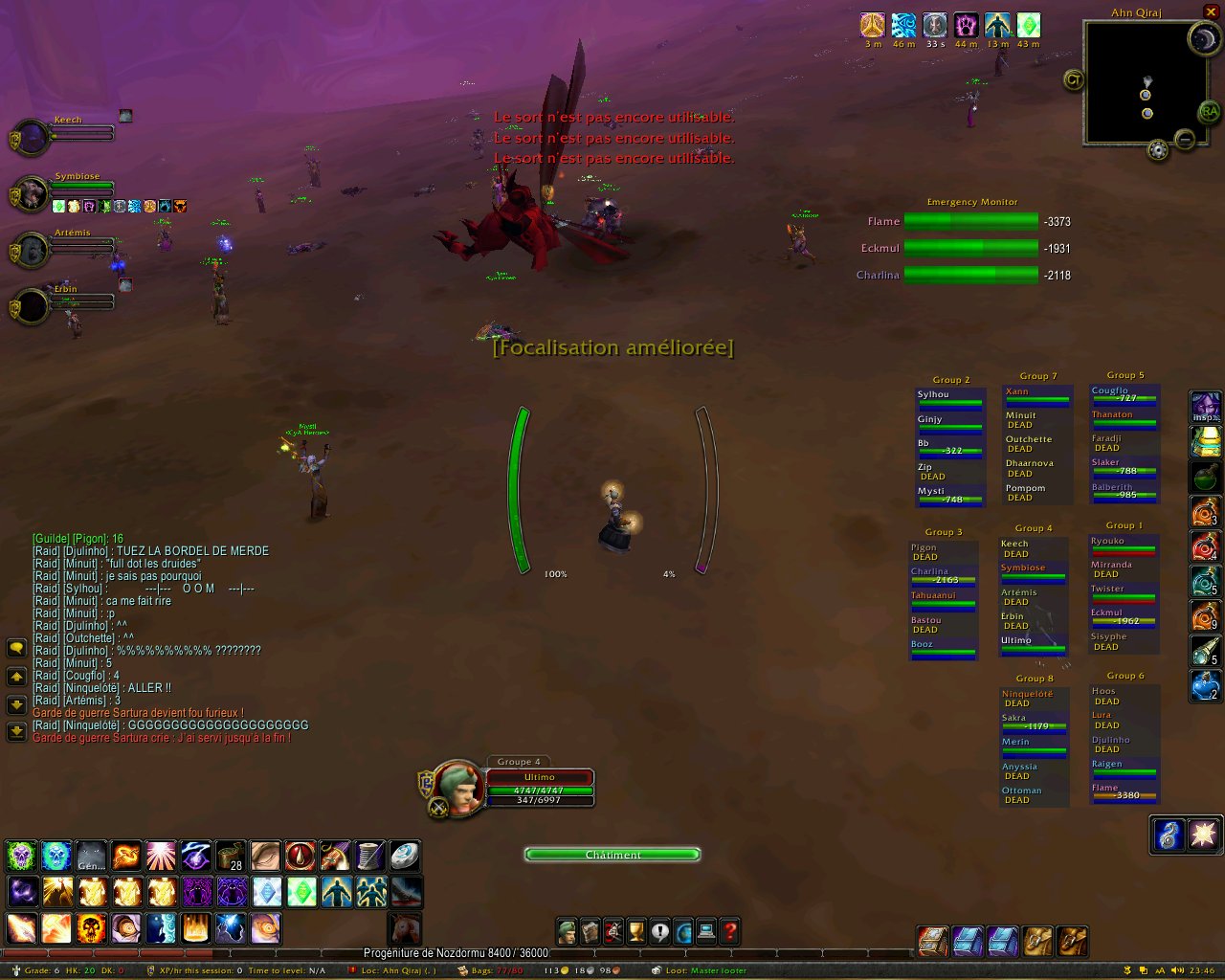
Task: Open the character info micro button
Action: [x=567, y=931]
